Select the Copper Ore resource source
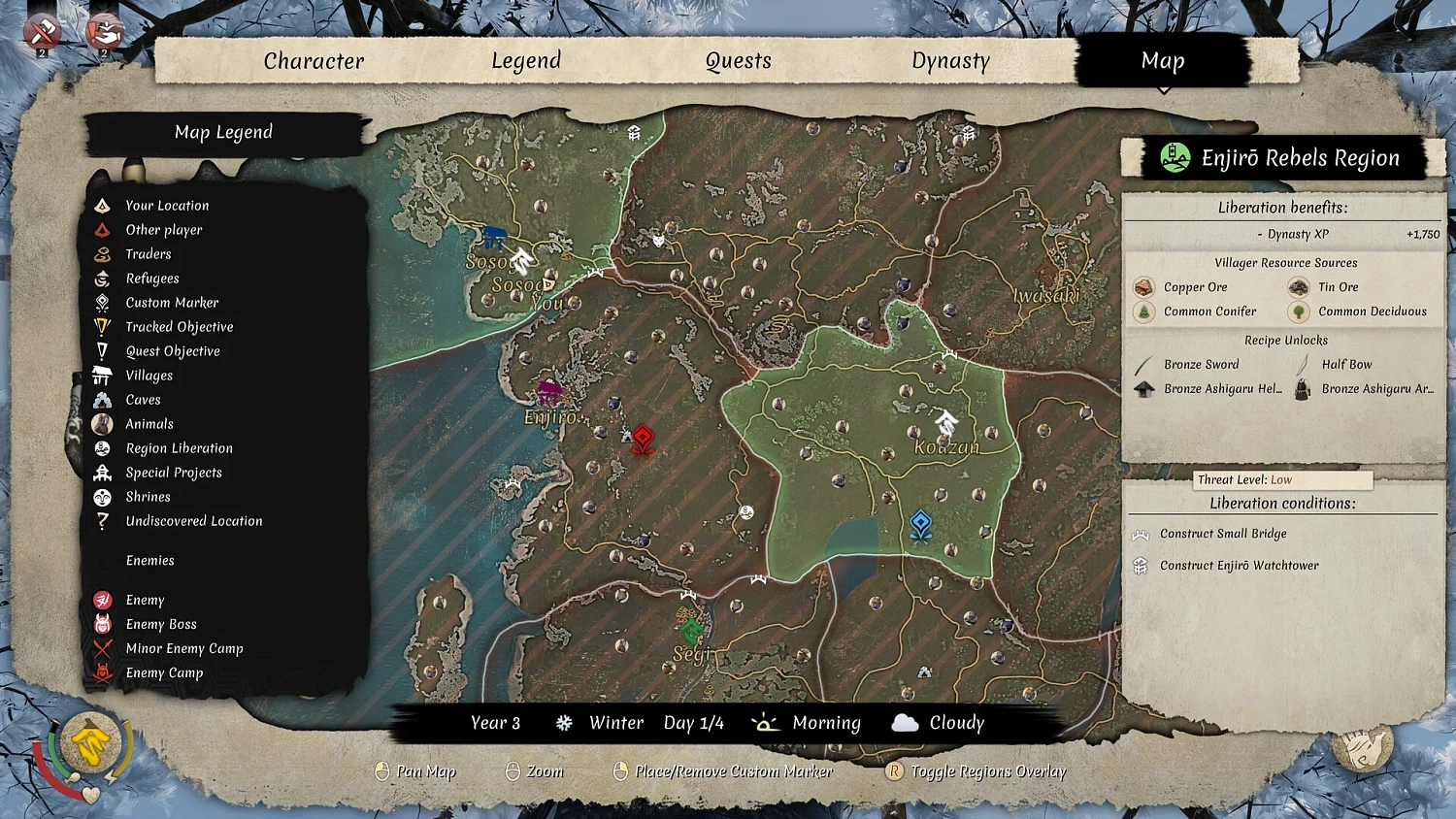The image size is (1456, 819). click(1195, 287)
